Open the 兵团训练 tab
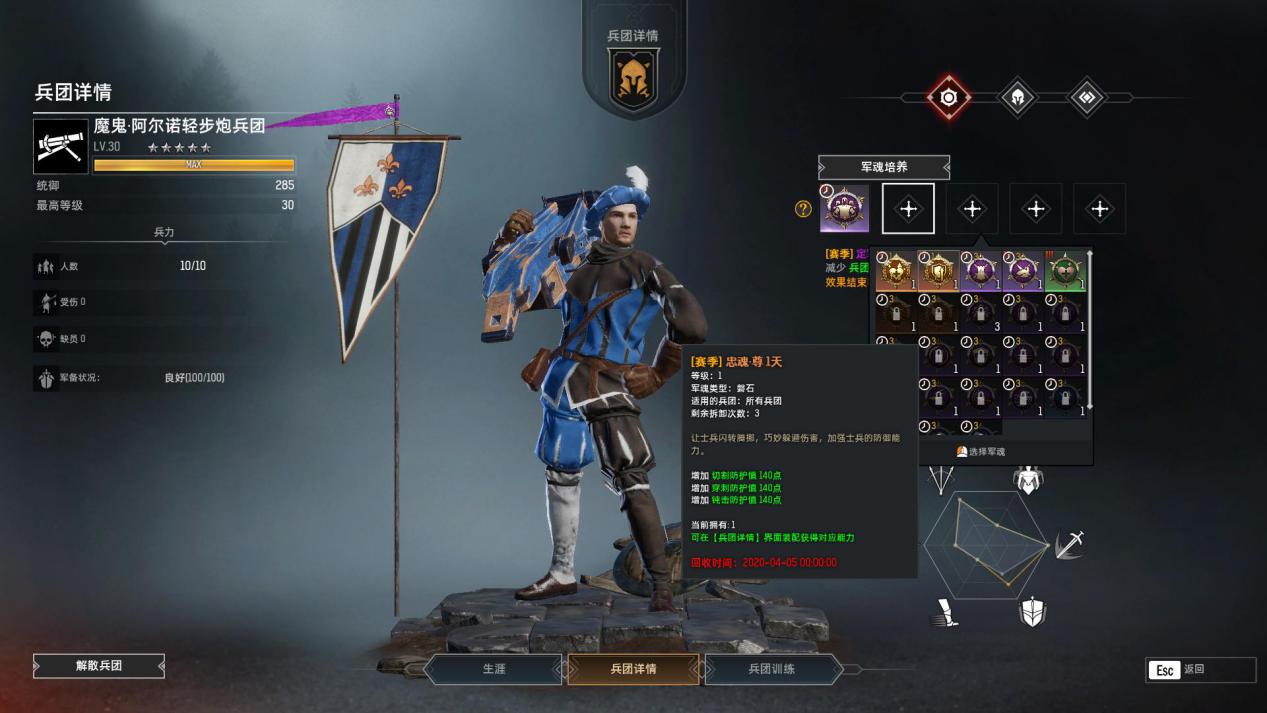This screenshot has width=1267, height=713. tap(771, 669)
